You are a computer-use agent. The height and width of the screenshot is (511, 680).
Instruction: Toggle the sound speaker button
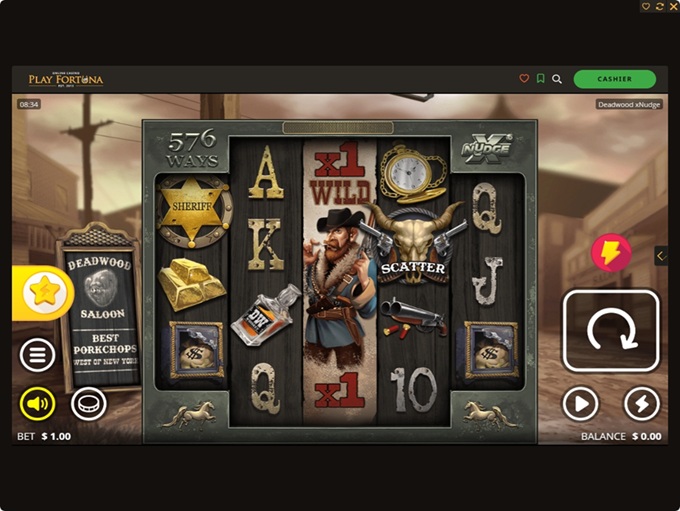38,404
